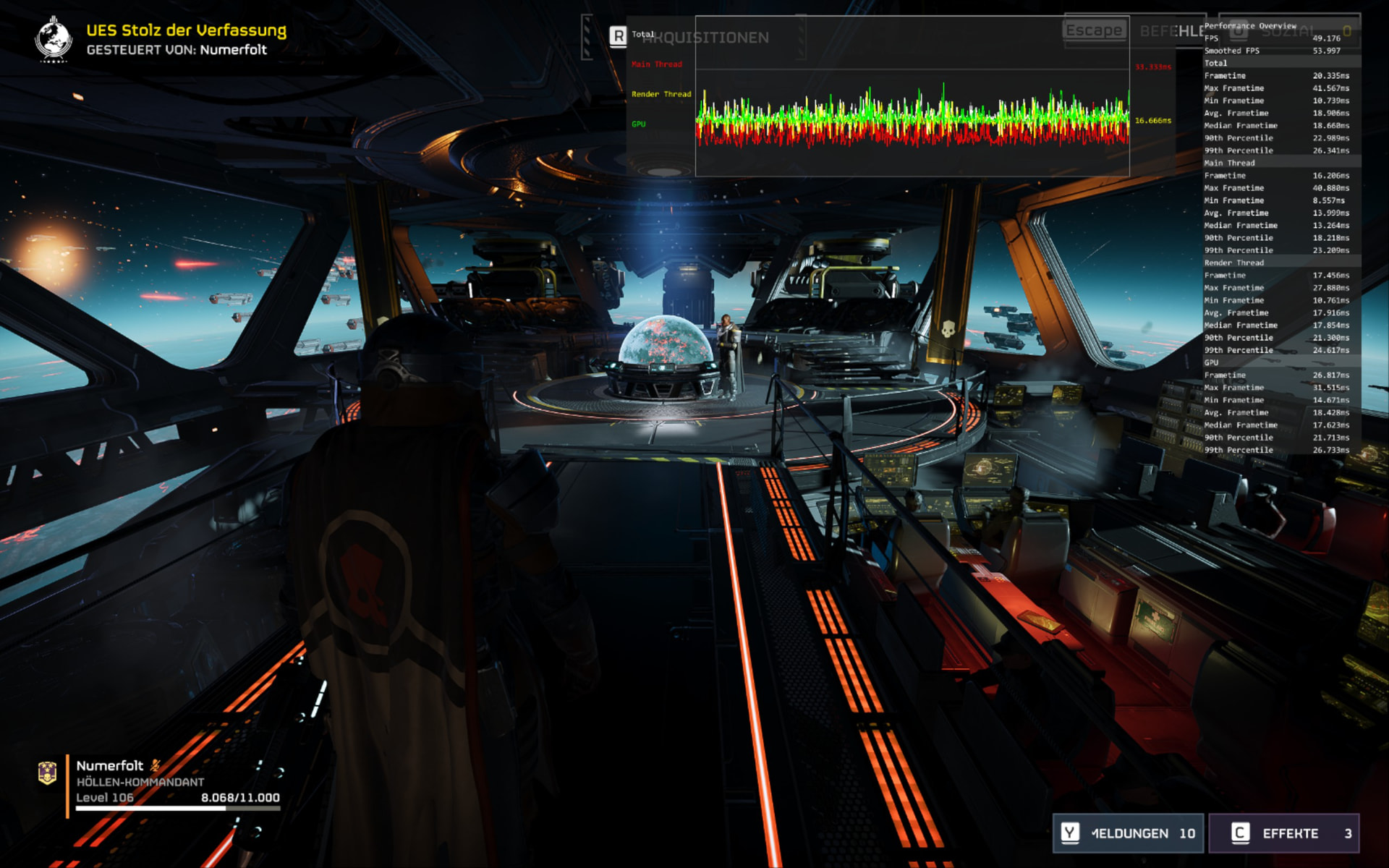Open the Sozial menu
1389x868 pixels.
1289,31
